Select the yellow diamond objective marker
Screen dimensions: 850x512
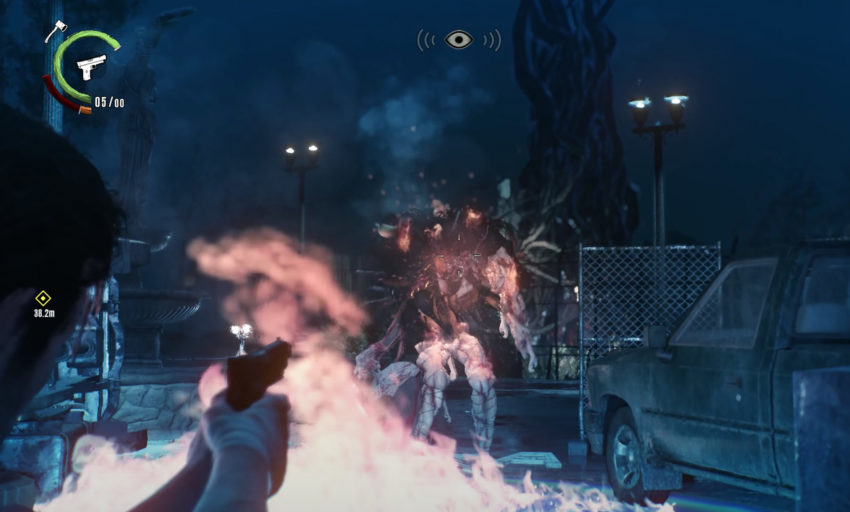pyautogui.click(x=43, y=297)
